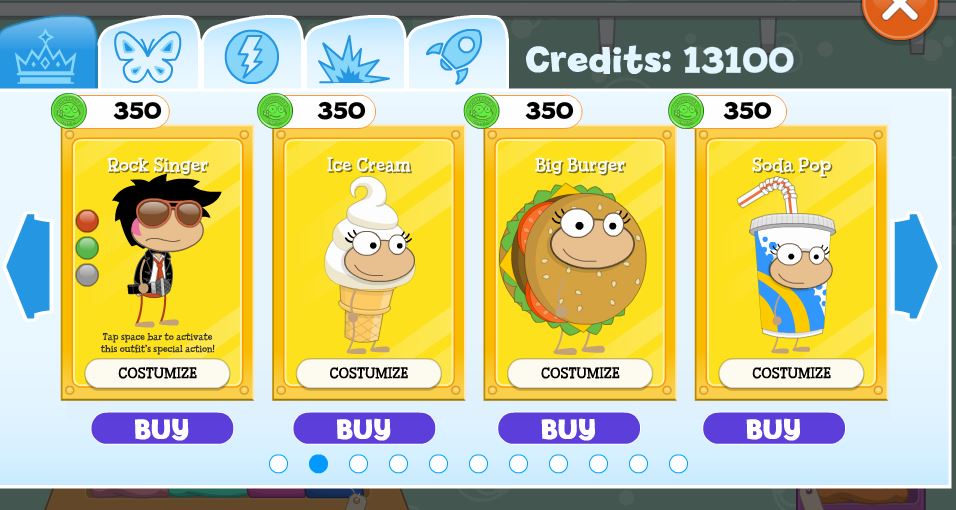Buy the Ice Cream costume
The width and height of the screenshot is (956, 510).
click(x=363, y=428)
